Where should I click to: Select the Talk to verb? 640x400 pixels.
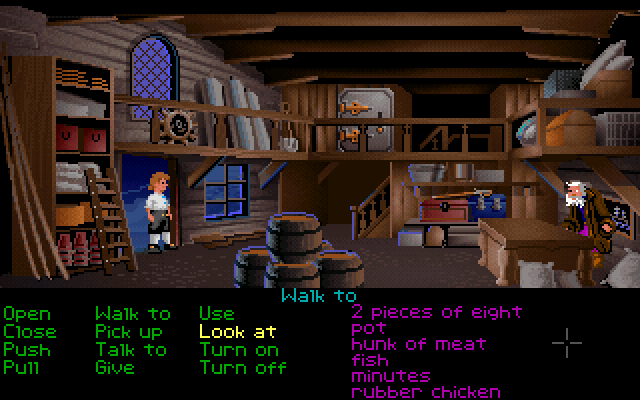[x=131, y=349]
